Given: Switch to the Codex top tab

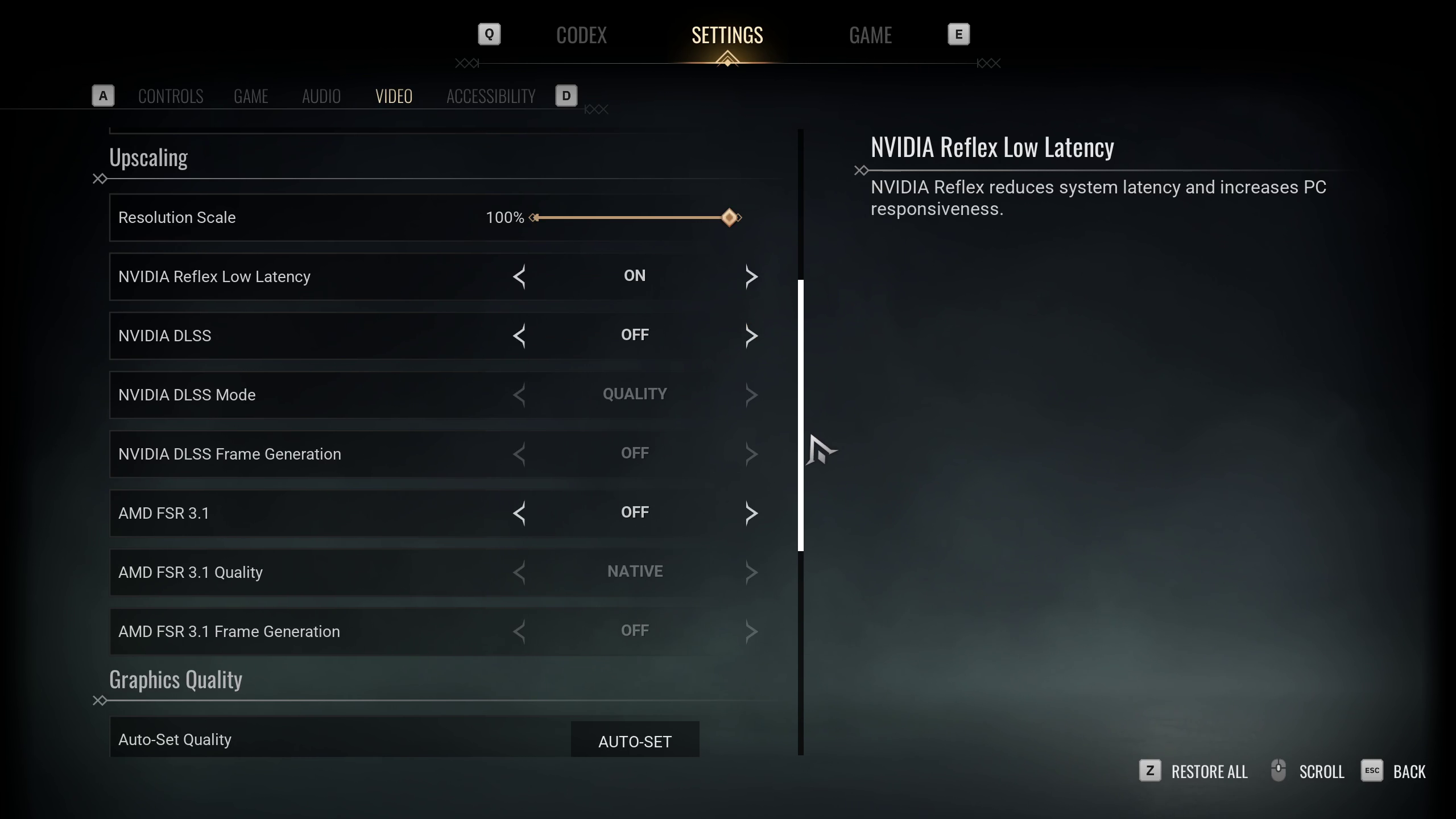Looking at the screenshot, I should [581, 35].
